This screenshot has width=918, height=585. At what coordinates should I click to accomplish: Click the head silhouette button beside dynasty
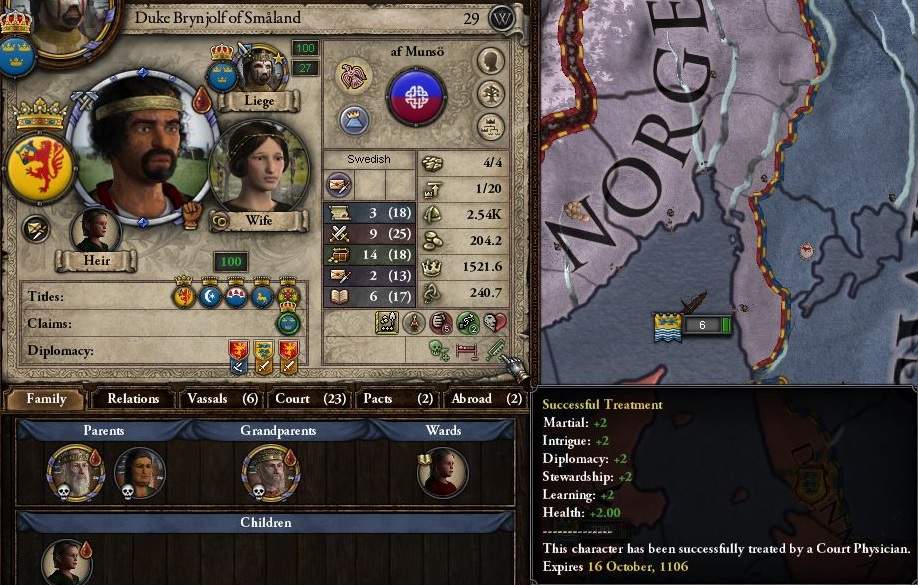490,61
